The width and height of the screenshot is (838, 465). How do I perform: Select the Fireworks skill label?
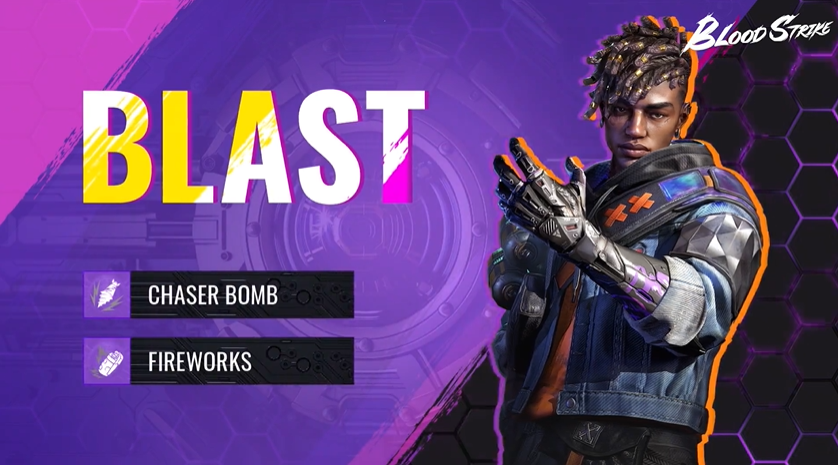coord(200,360)
